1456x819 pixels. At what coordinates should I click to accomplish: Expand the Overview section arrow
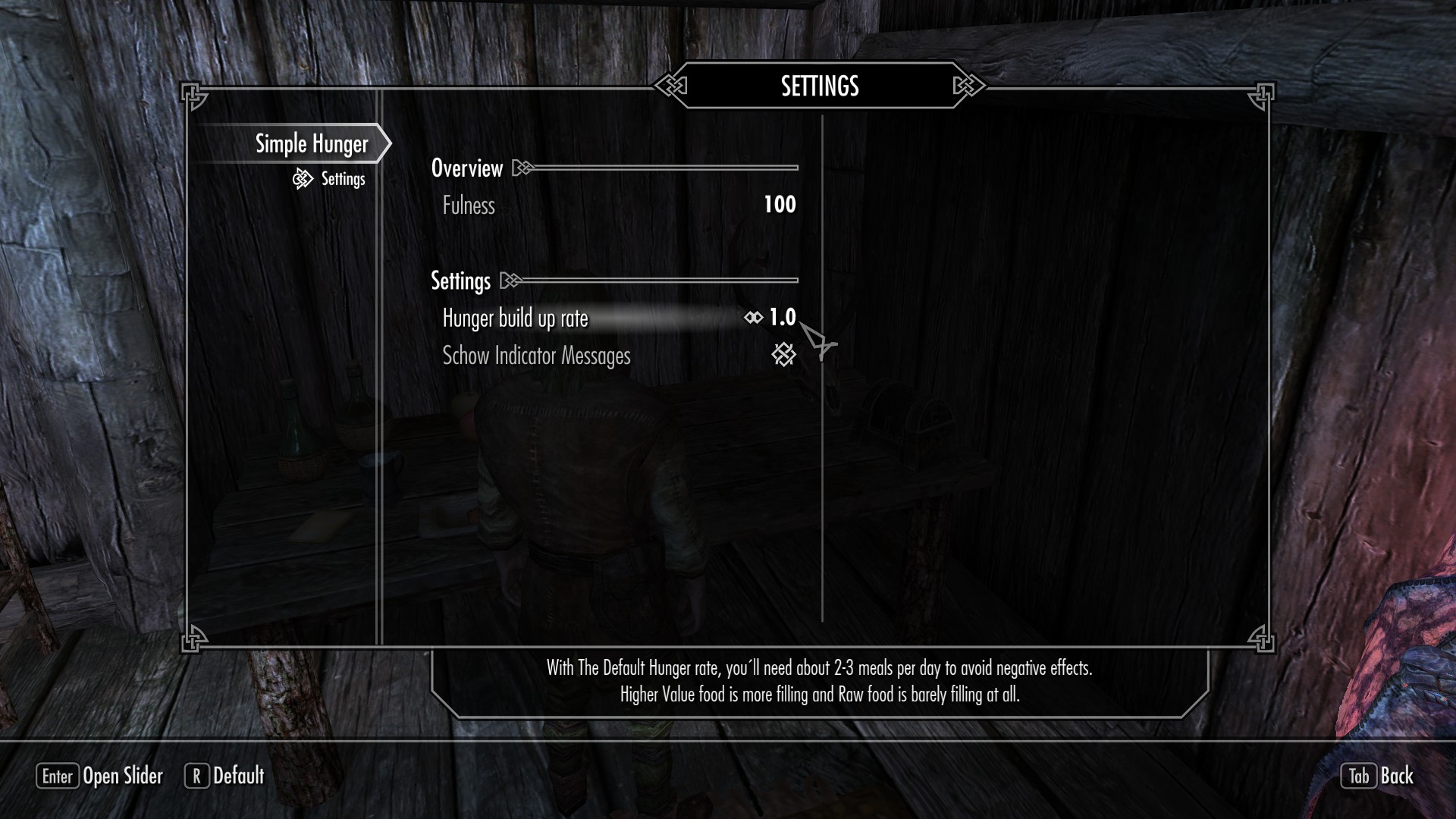pyautogui.click(x=520, y=168)
